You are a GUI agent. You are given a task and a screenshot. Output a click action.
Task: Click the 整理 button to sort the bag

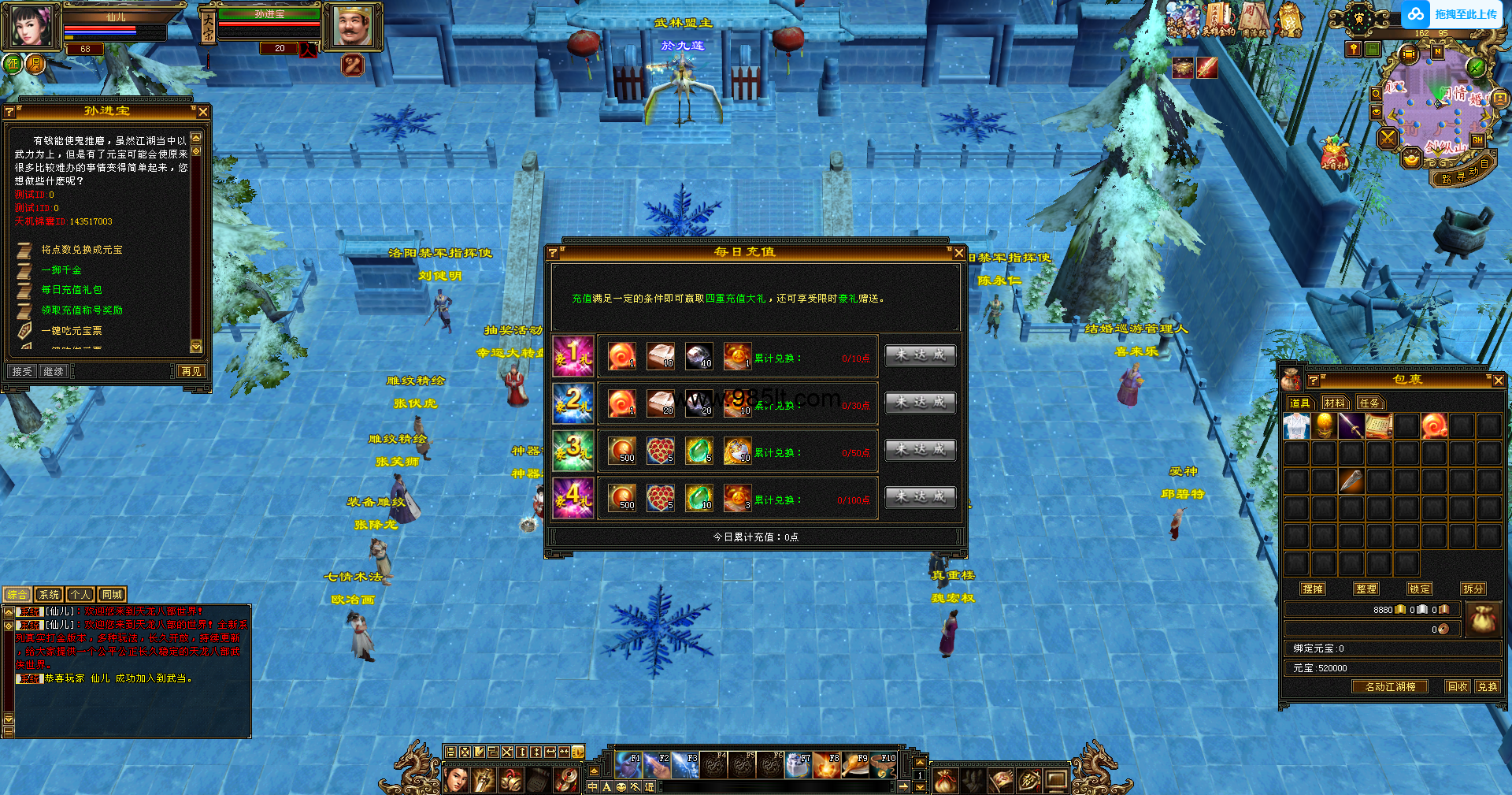pos(1366,589)
